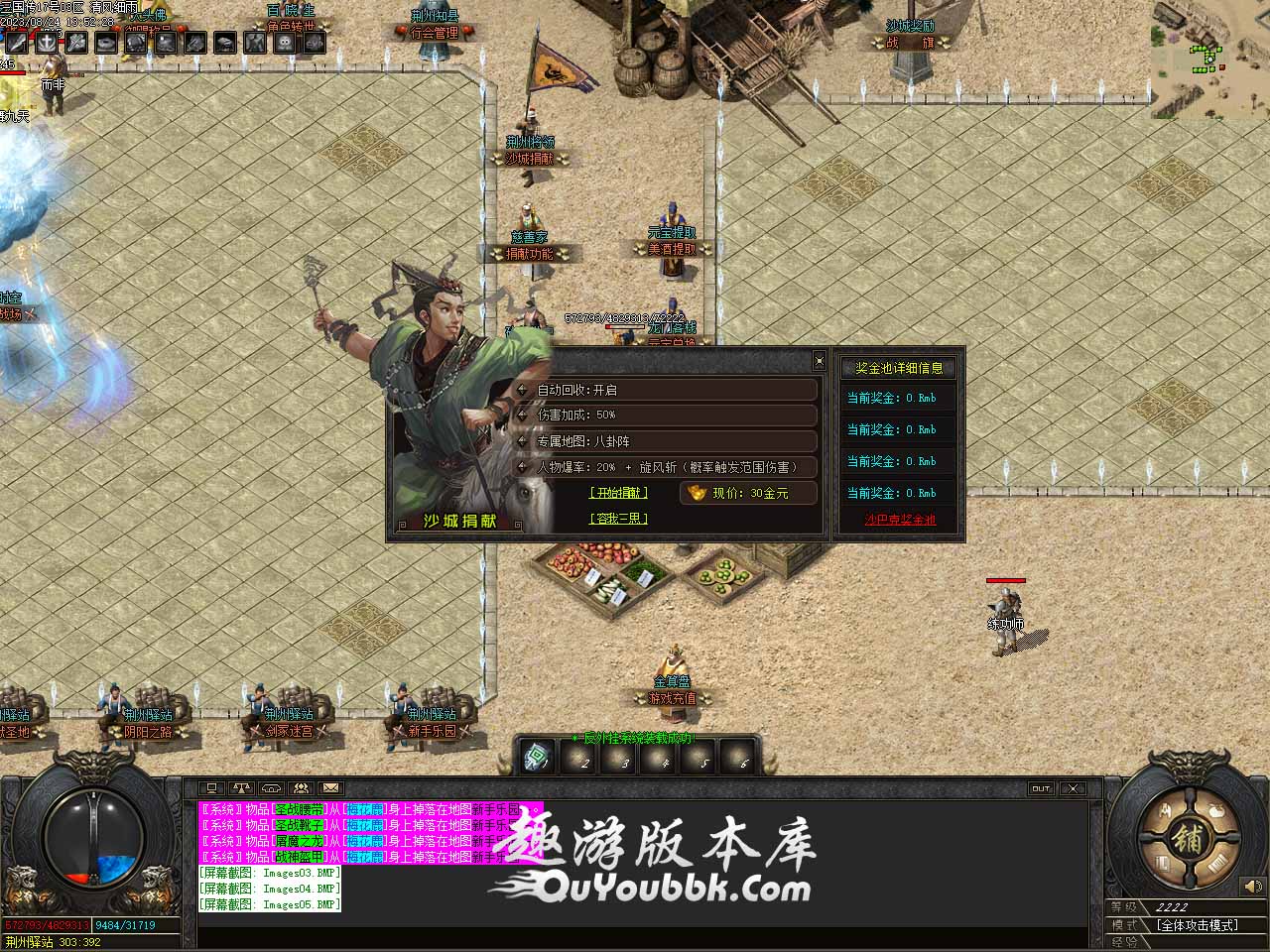Select the 专属地图: 八卦阵 row

(x=667, y=441)
